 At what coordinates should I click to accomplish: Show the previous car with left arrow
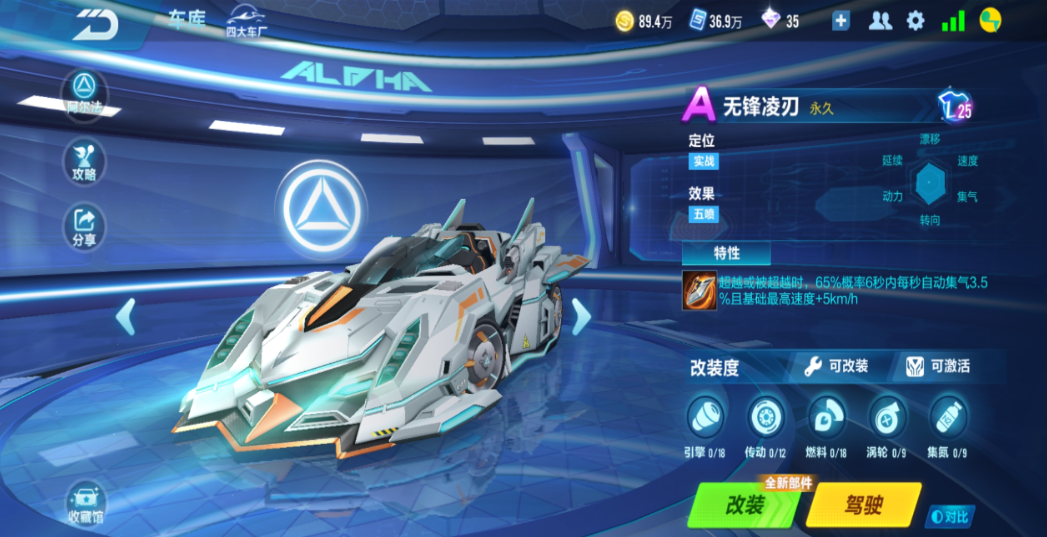(126, 316)
